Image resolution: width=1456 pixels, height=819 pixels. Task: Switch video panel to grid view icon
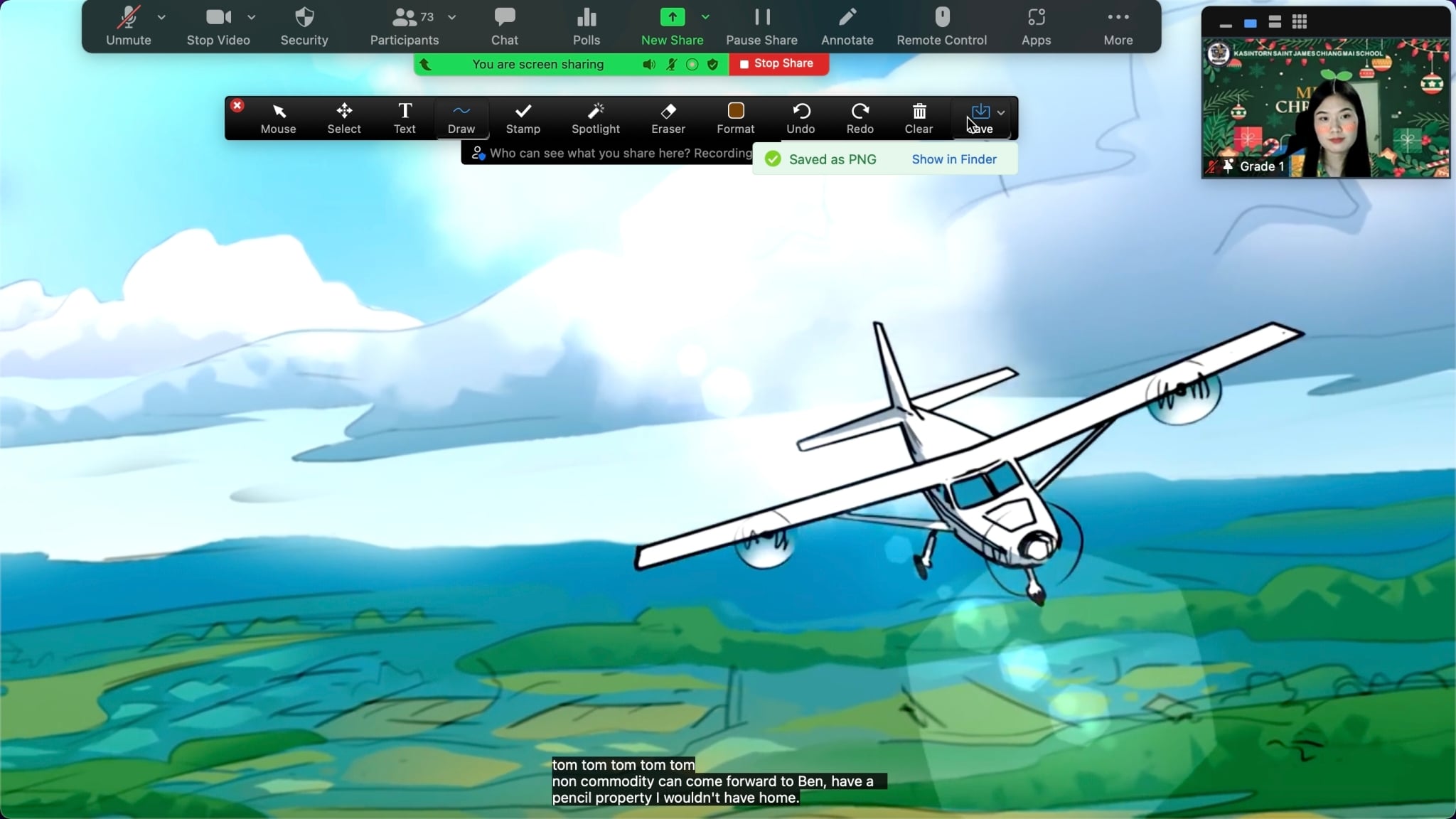[x=1300, y=22]
